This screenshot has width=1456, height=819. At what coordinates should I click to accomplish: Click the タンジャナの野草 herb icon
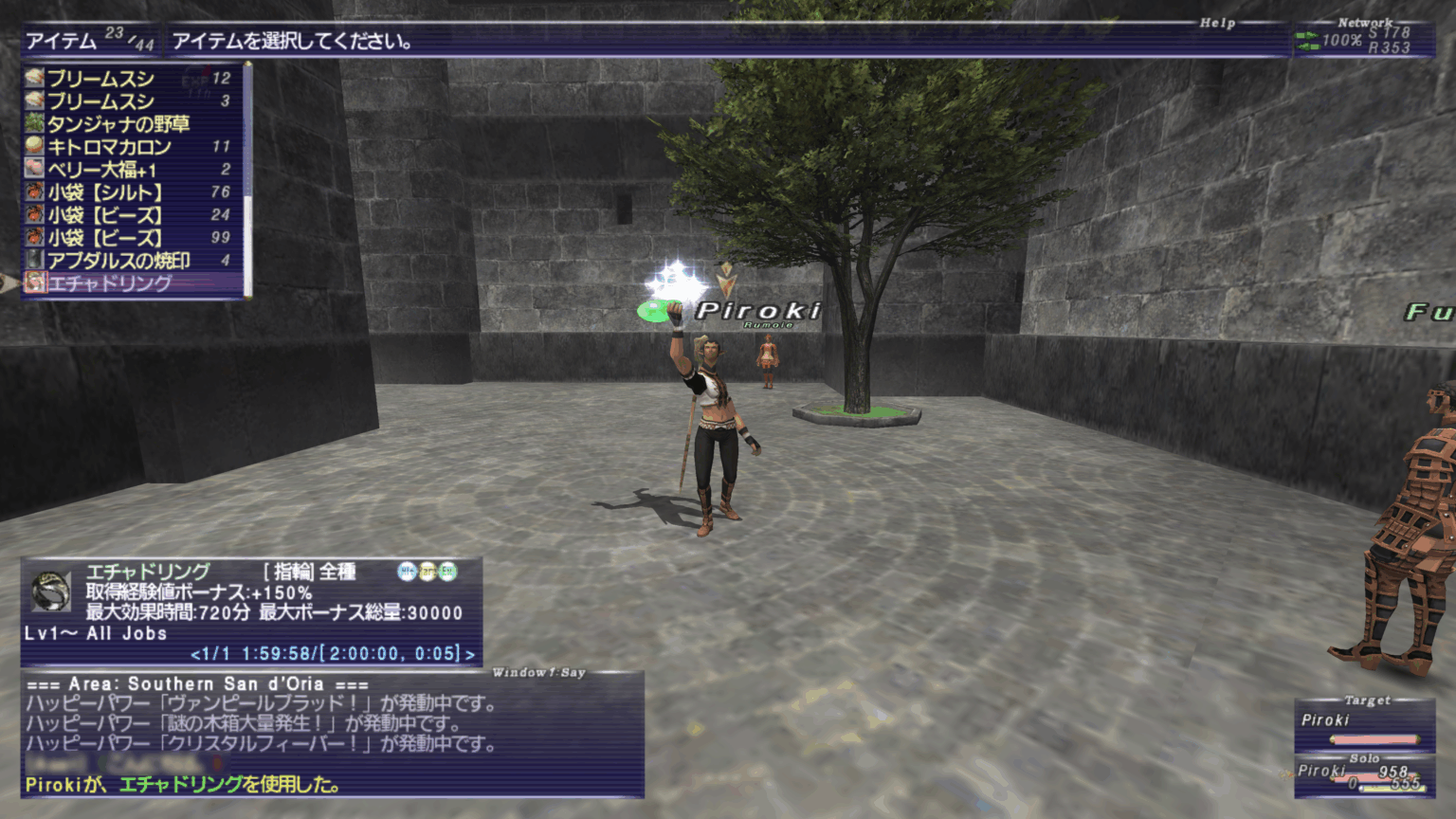[34, 124]
